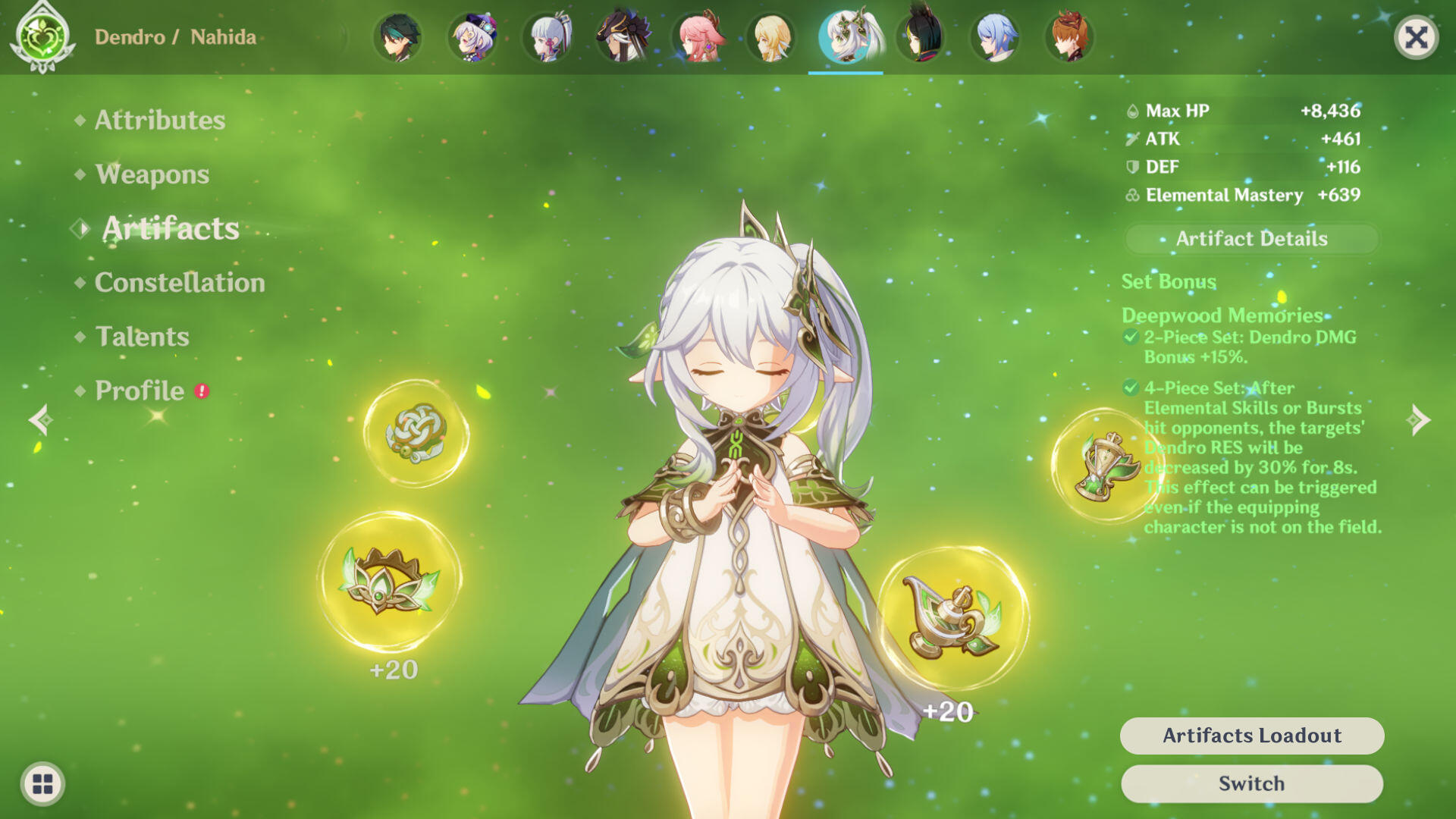Select the white knotted flower artifact
The height and width of the screenshot is (819, 1456).
coord(416,433)
